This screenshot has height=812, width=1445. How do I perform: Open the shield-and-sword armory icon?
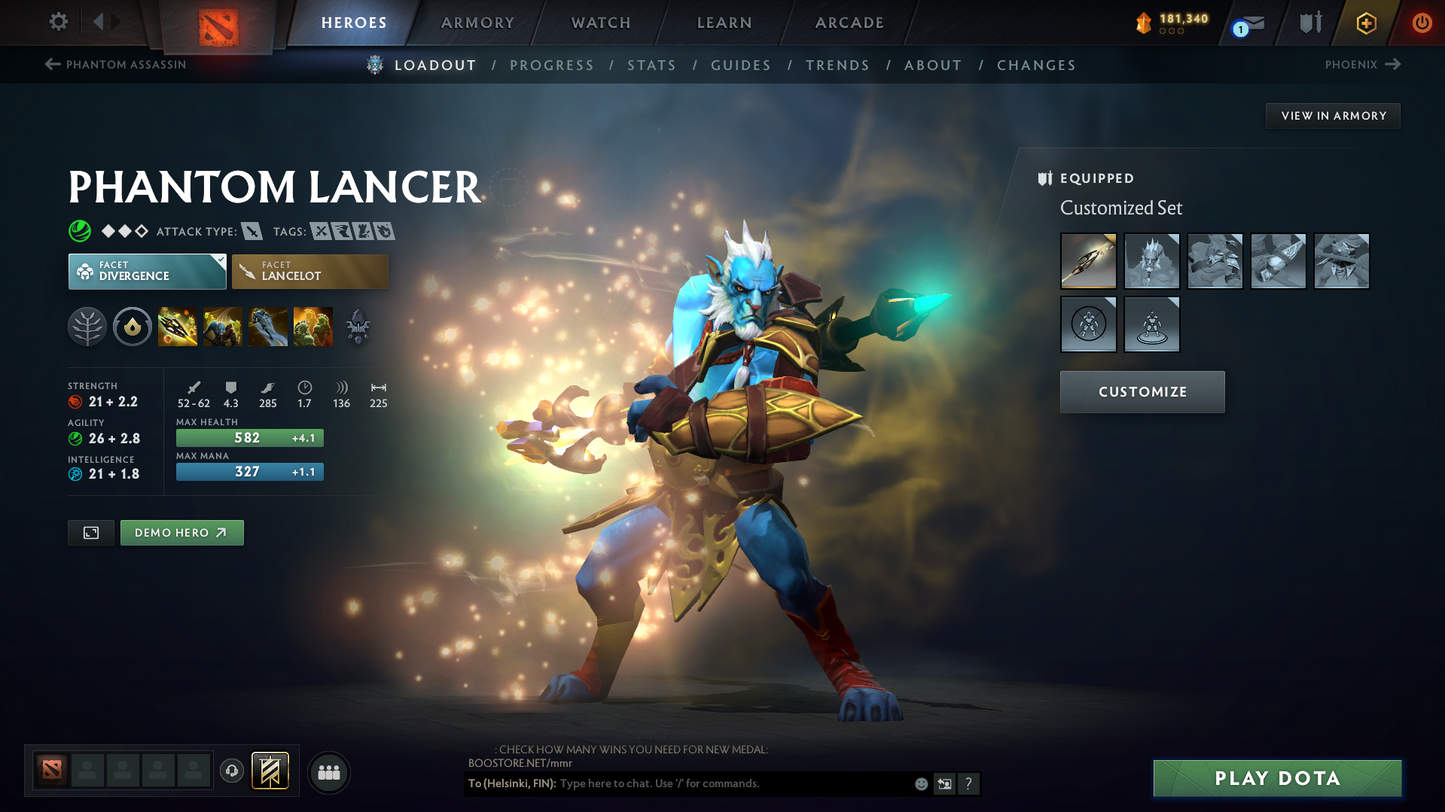1310,22
